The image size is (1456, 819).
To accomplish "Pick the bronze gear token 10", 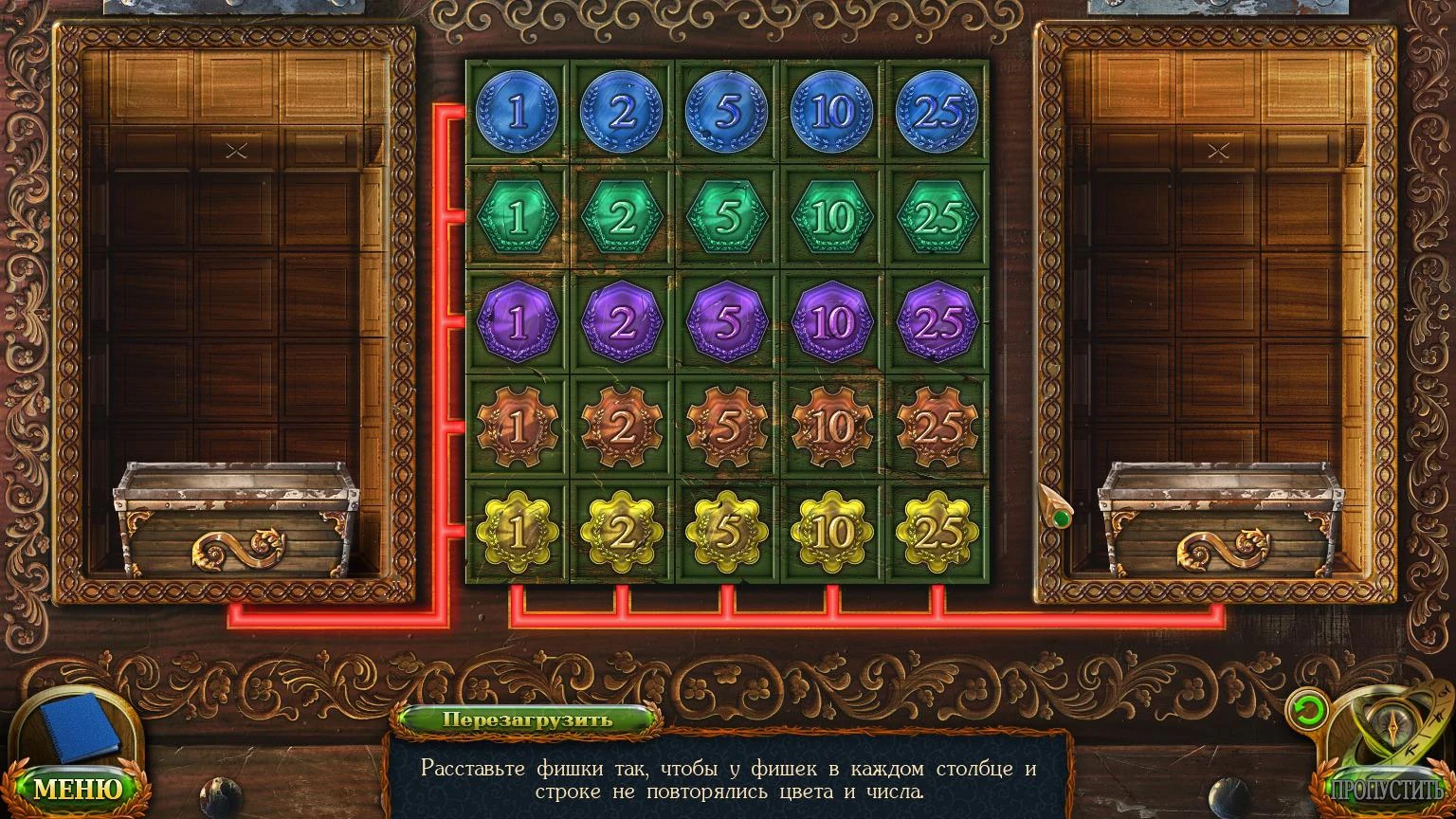I will (832, 428).
